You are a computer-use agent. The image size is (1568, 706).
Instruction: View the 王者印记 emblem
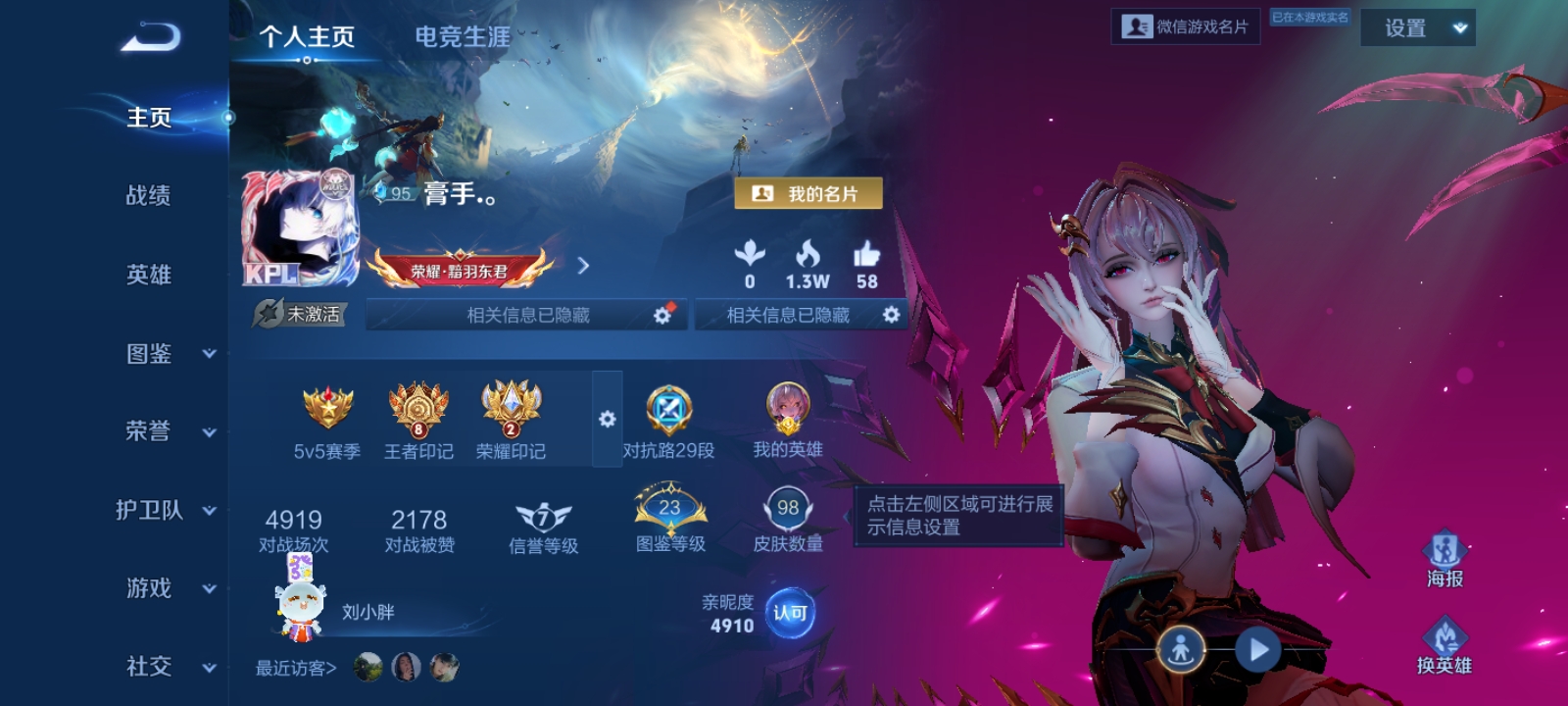419,412
